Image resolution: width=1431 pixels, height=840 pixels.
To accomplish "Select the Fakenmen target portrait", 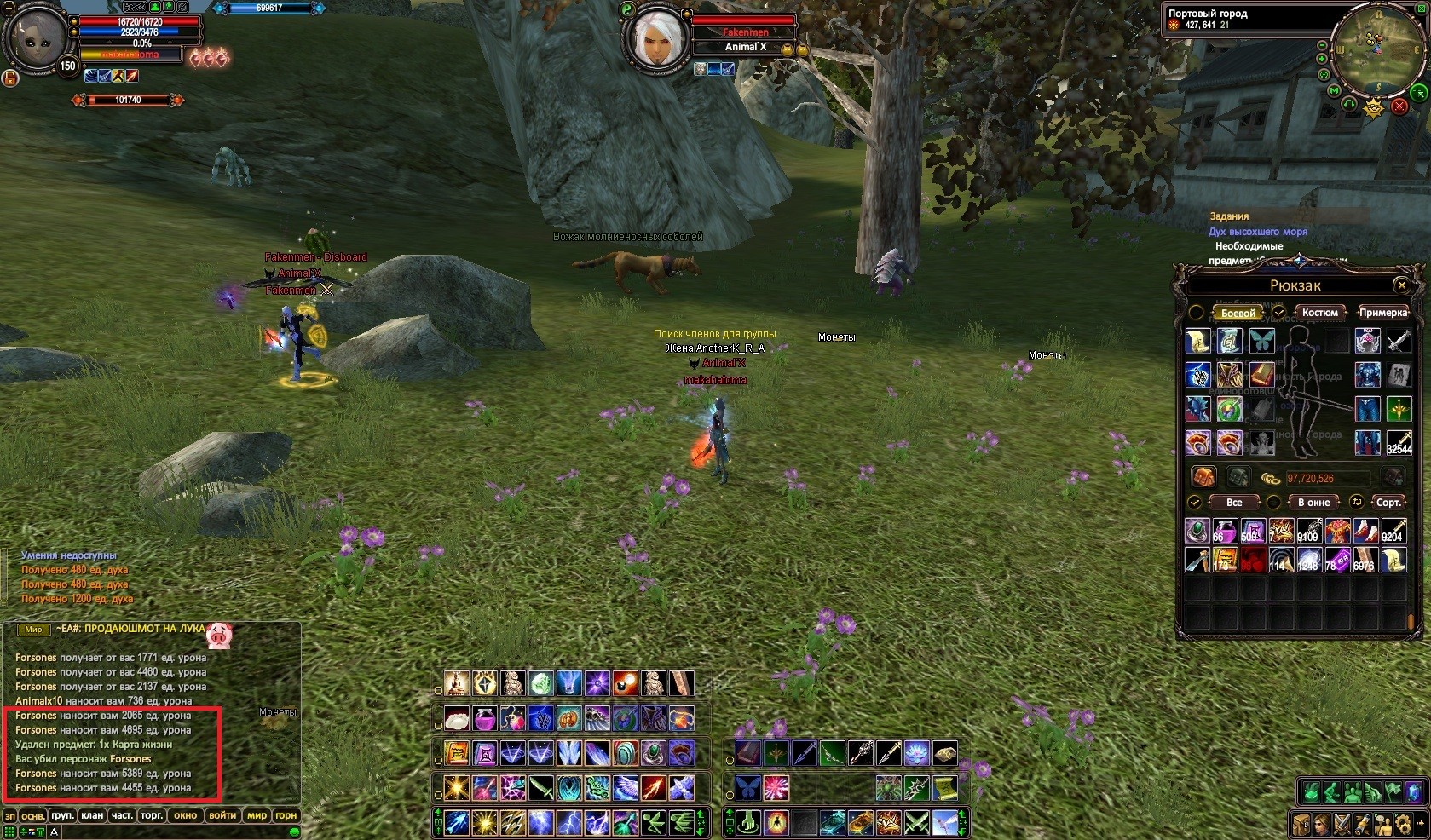I will (655, 39).
